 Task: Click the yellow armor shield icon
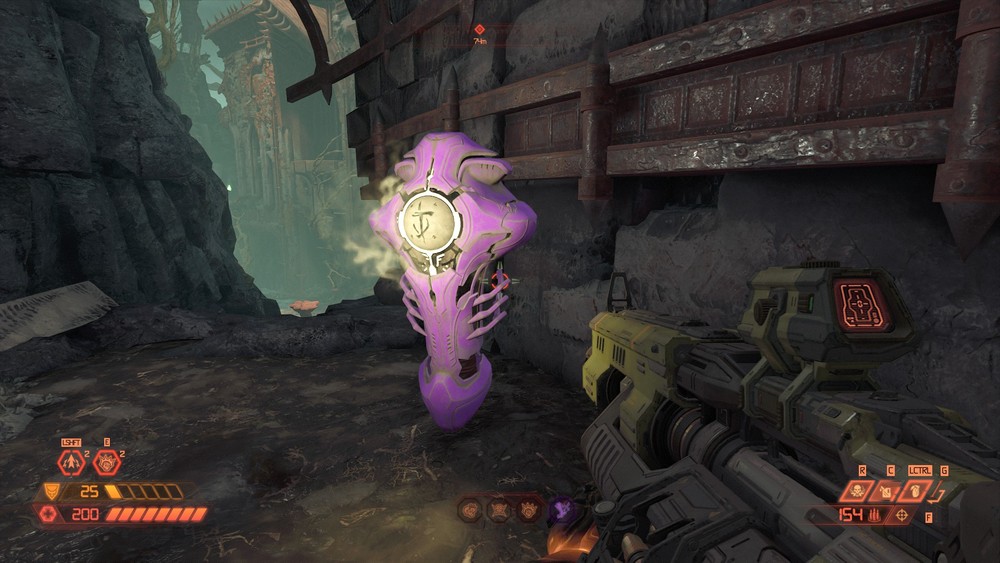pyautogui.click(x=50, y=491)
